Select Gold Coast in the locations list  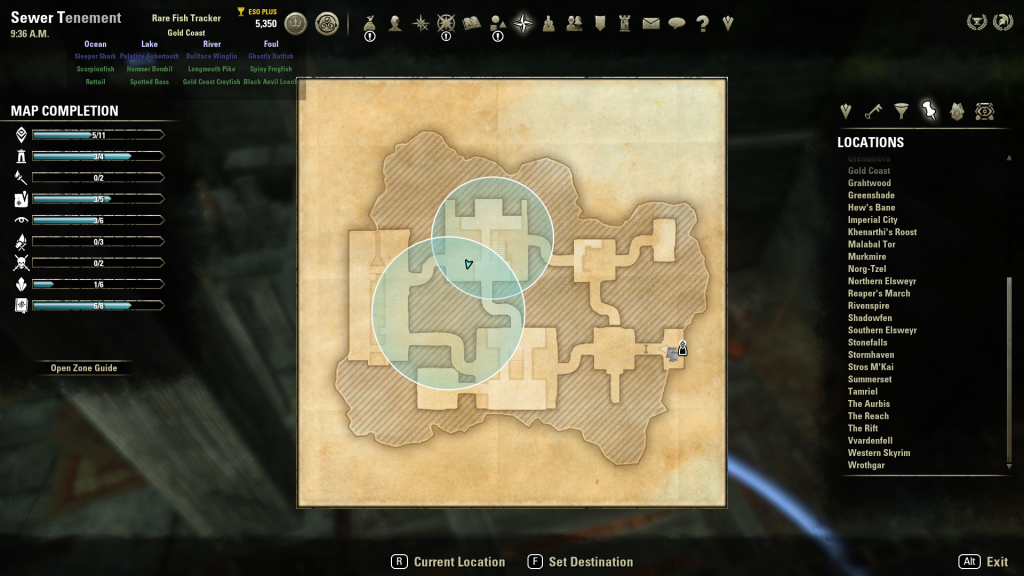pyautogui.click(x=869, y=171)
